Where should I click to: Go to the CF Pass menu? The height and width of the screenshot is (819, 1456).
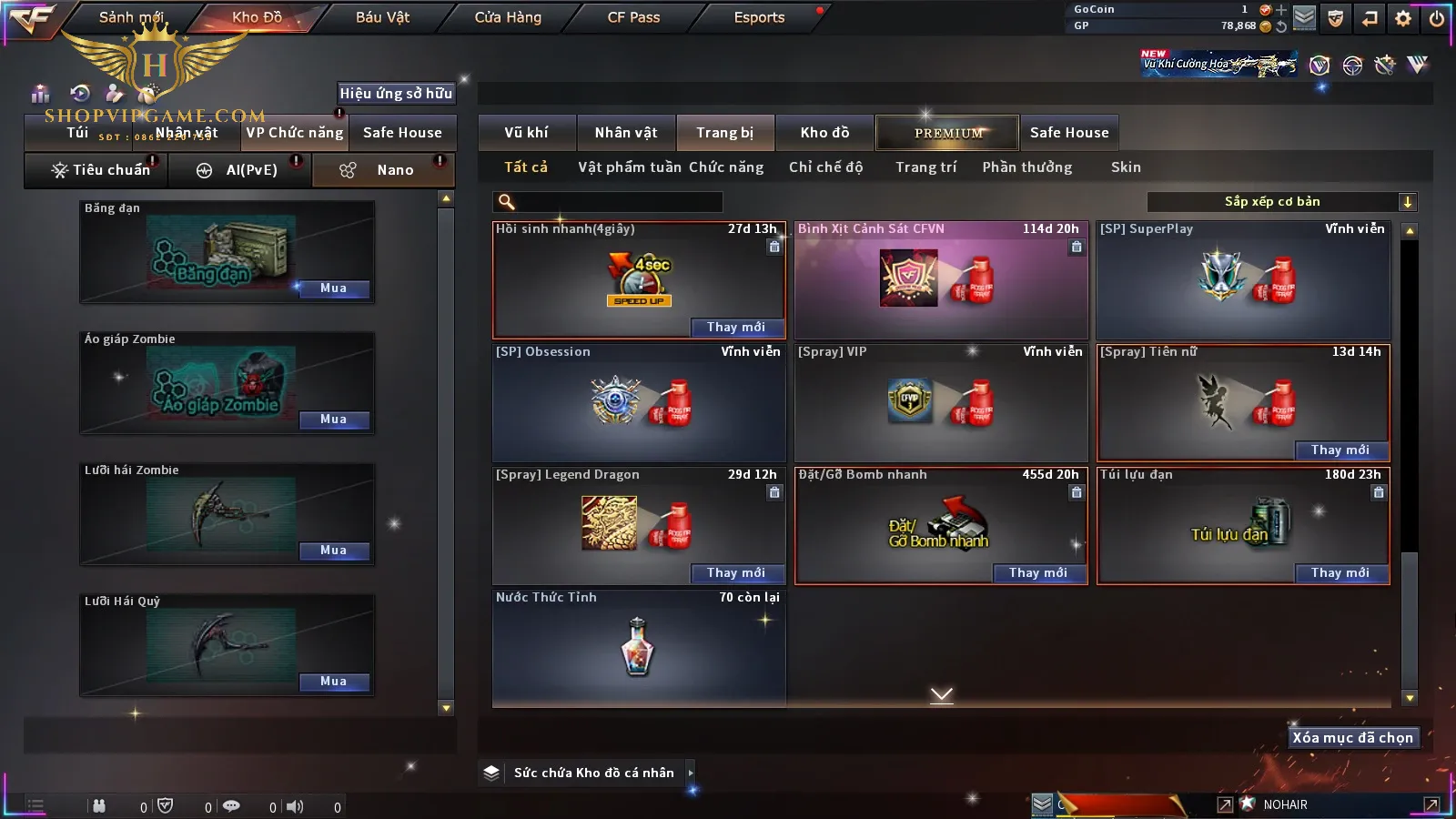click(633, 17)
